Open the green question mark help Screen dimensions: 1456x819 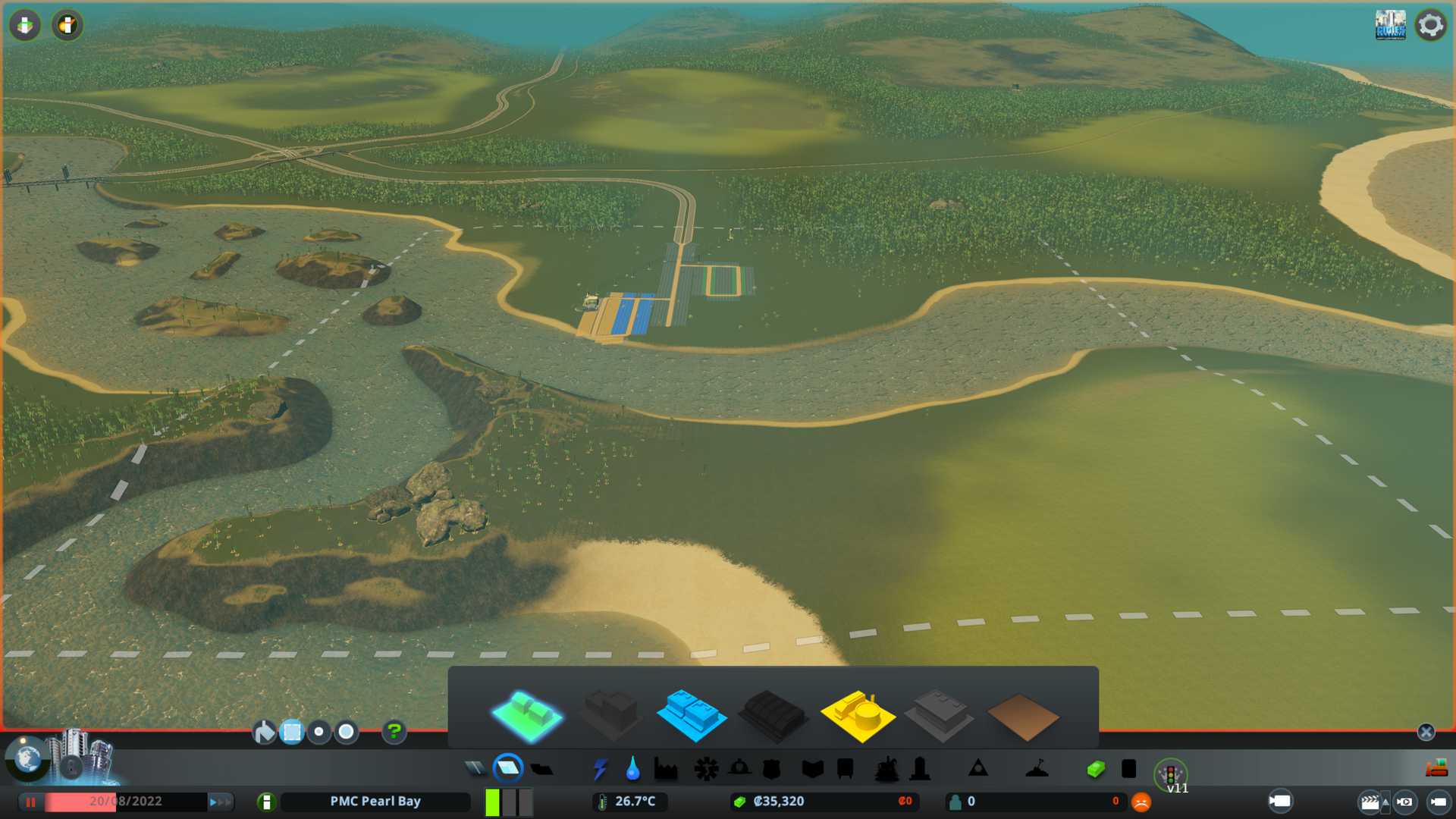point(394,732)
